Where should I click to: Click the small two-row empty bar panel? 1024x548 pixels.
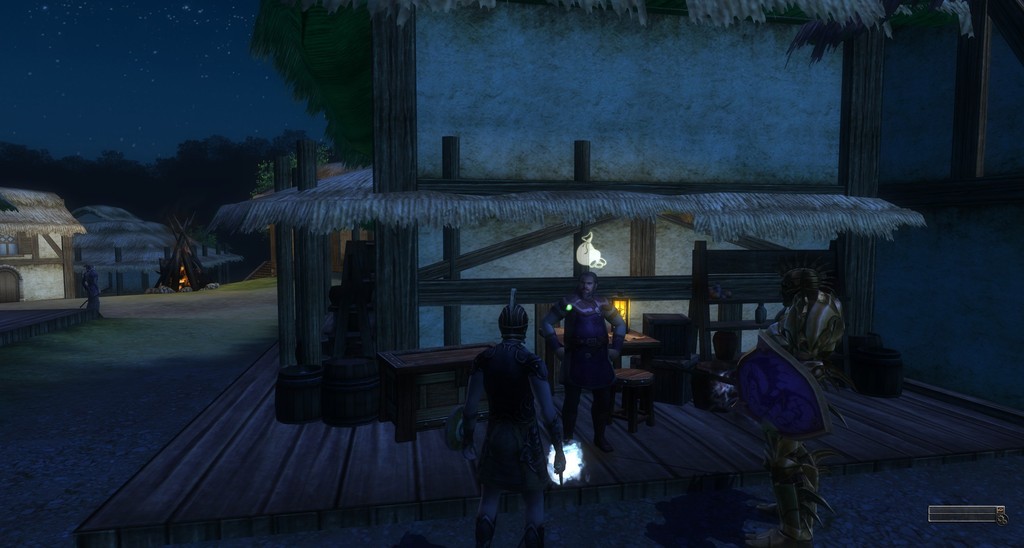962,513
